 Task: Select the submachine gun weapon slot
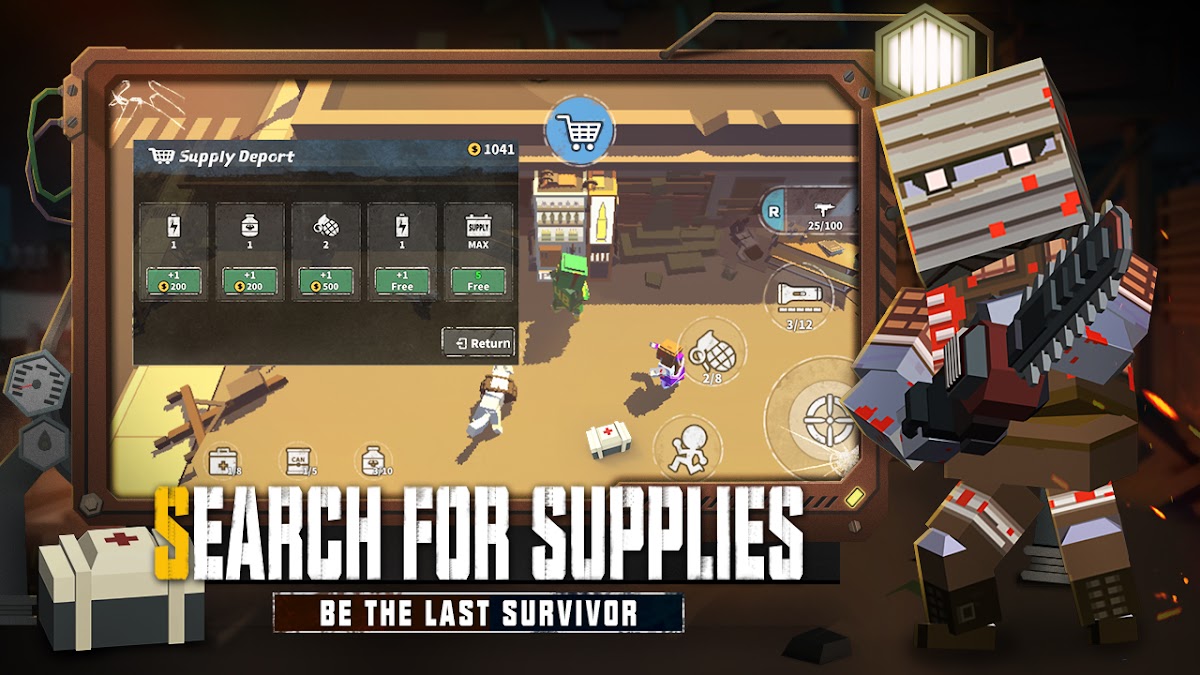[826, 213]
